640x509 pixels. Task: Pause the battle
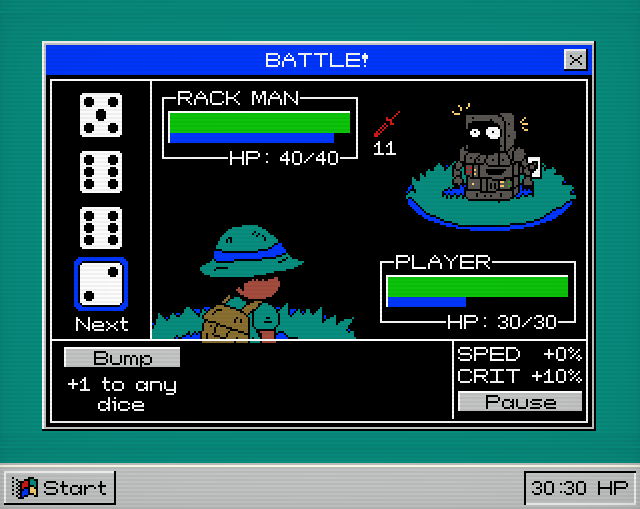[x=520, y=402]
